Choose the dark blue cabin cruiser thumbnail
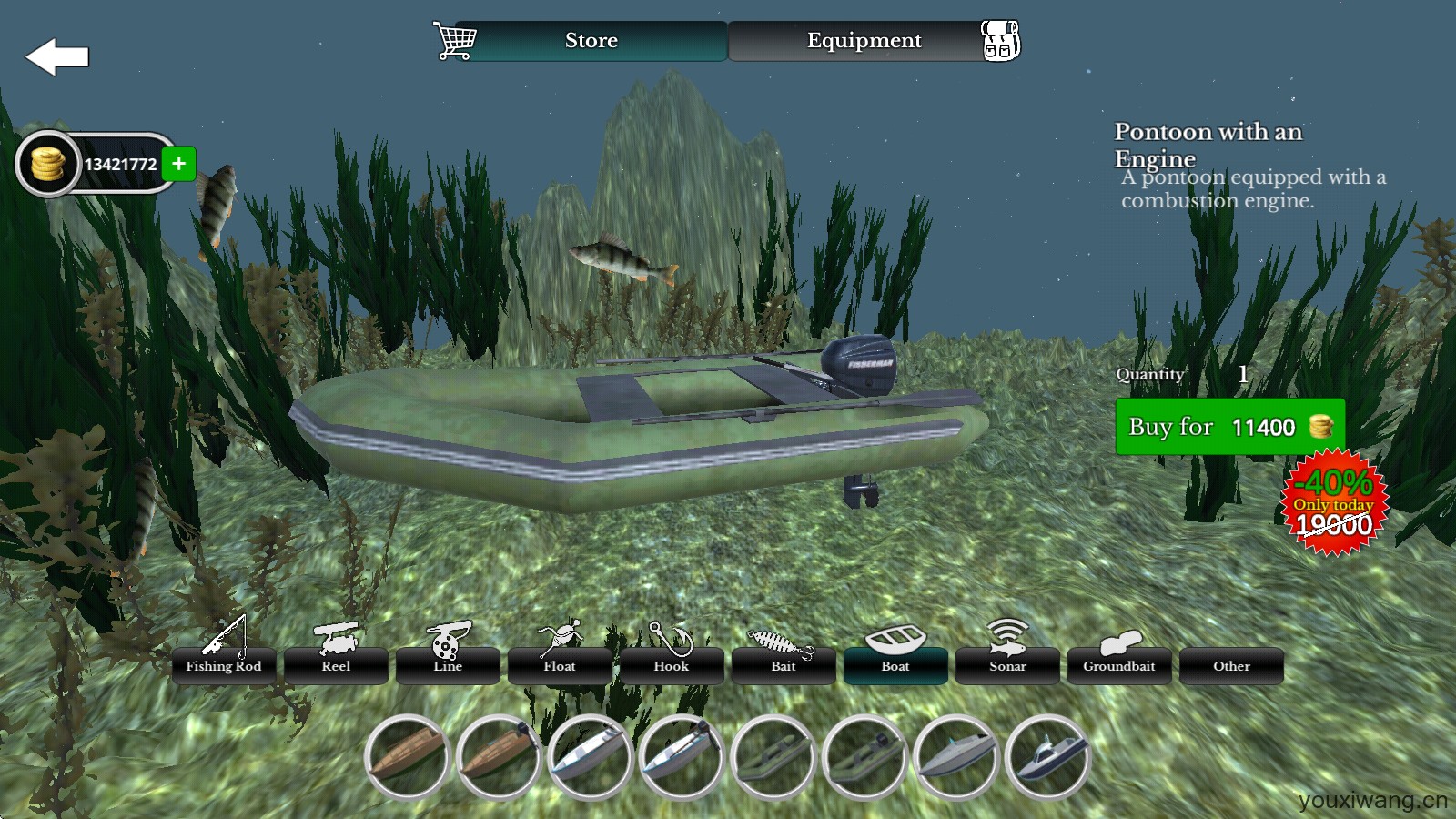1456x819 pixels. point(1047,757)
